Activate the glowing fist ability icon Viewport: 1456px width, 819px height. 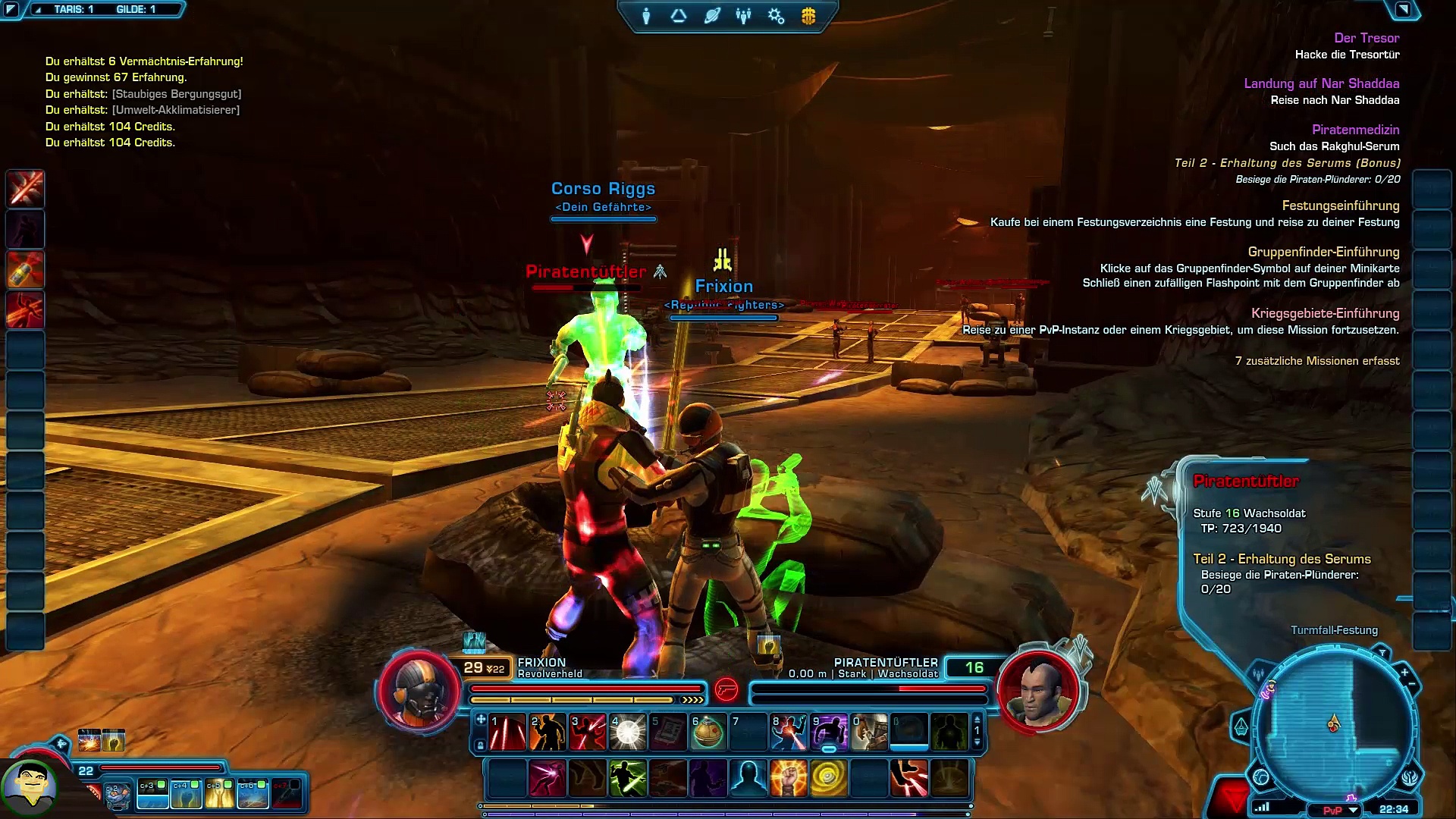click(x=788, y=779)
